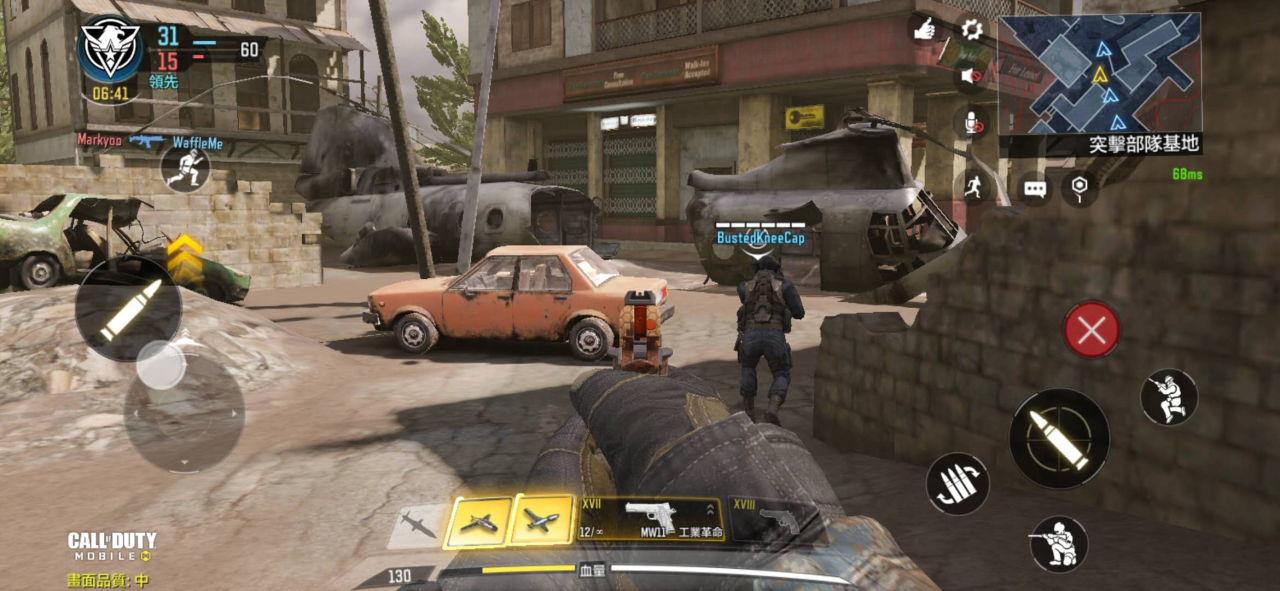Toggle the muted microphone icon
This screenshot has height=591, width=1280.
971,125
